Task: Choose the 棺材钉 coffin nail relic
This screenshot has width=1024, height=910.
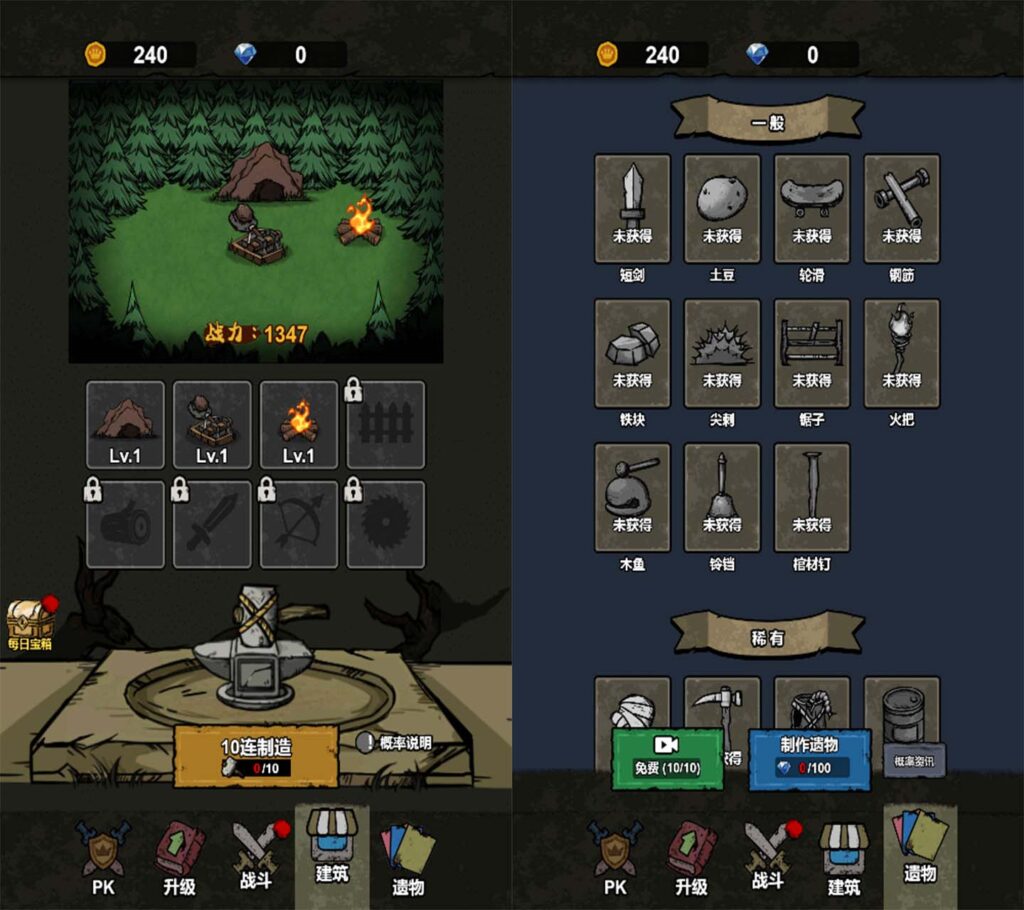Action: tap(812, 497)
